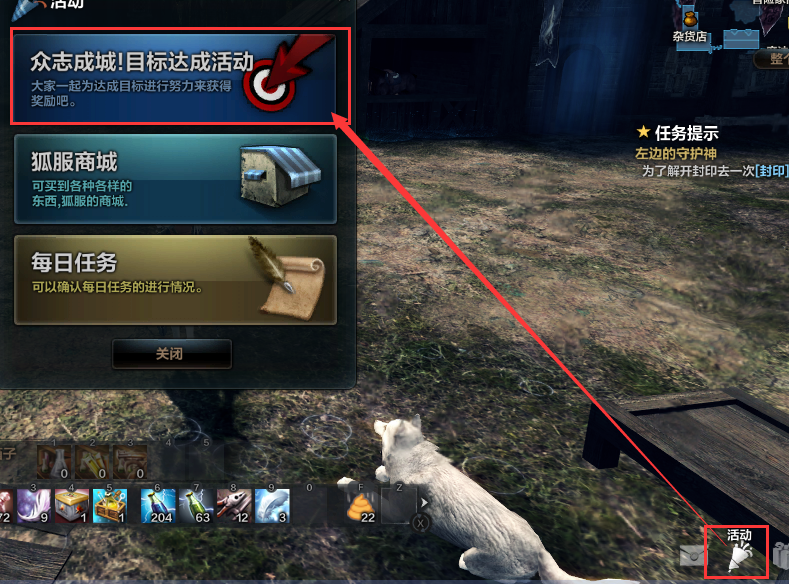Select the red gift box hotbar item
Viewport: 789px width, 584px height.
click(x=71, y=505)
